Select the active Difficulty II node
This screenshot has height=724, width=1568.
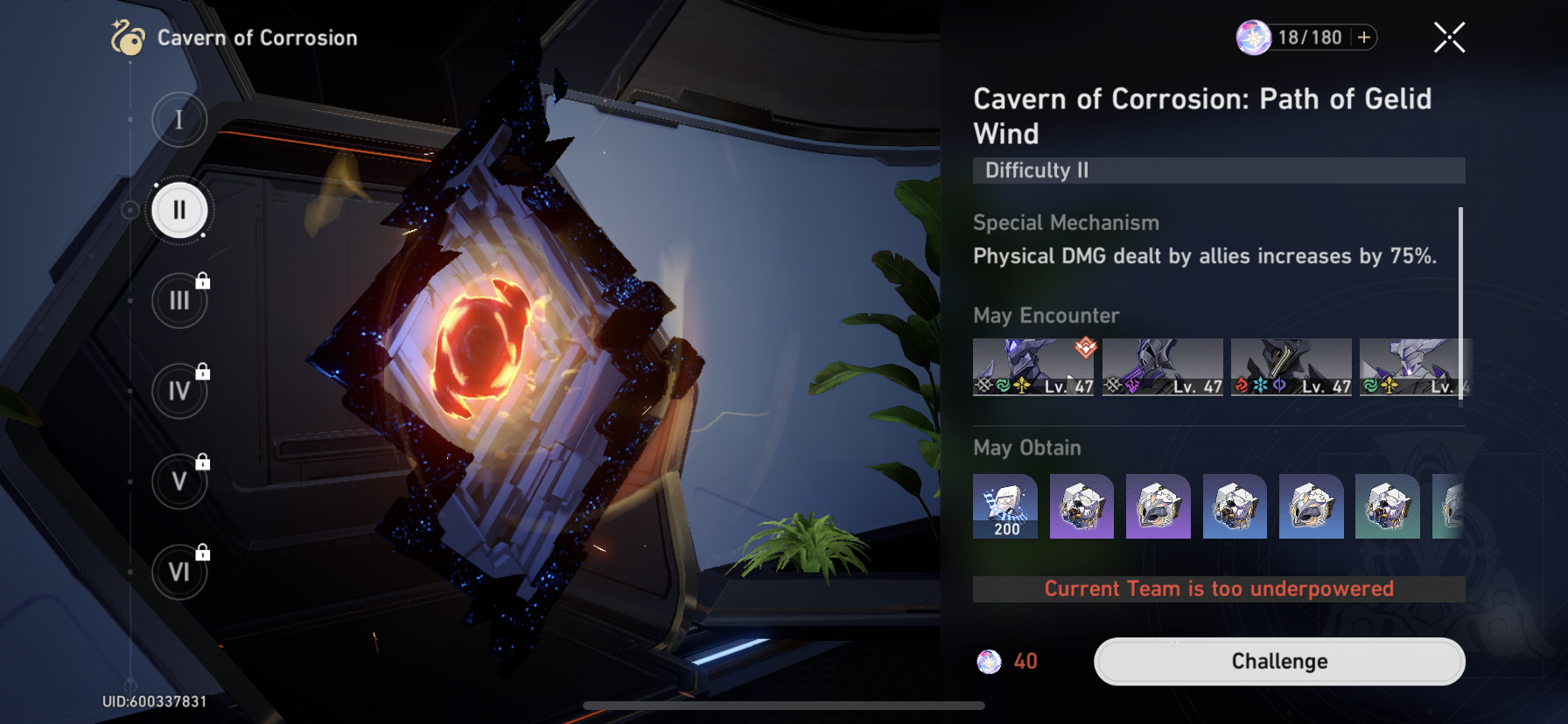point(178,210)
